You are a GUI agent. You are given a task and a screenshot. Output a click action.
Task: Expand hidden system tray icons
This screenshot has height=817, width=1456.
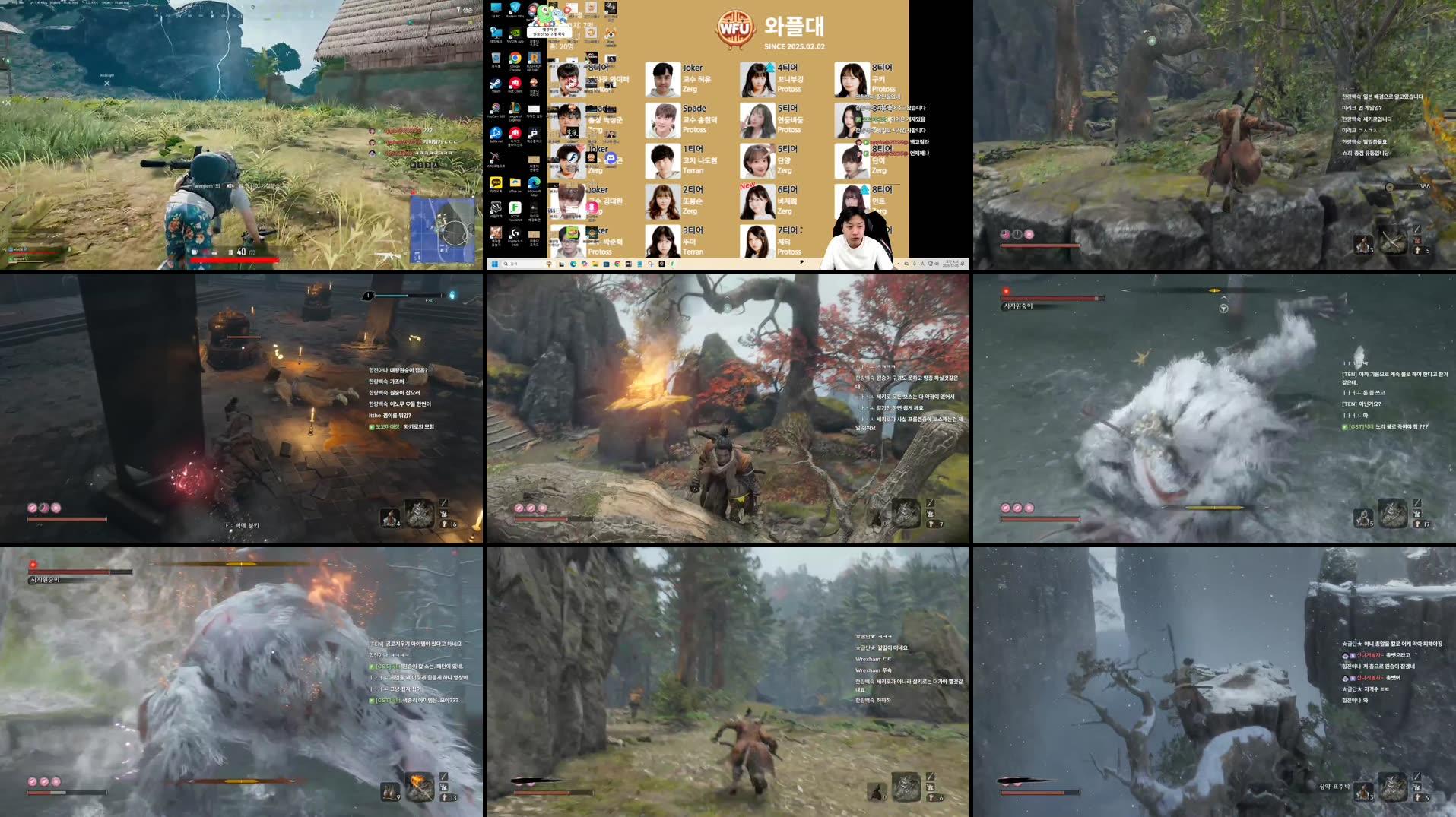tap(896, 262)
